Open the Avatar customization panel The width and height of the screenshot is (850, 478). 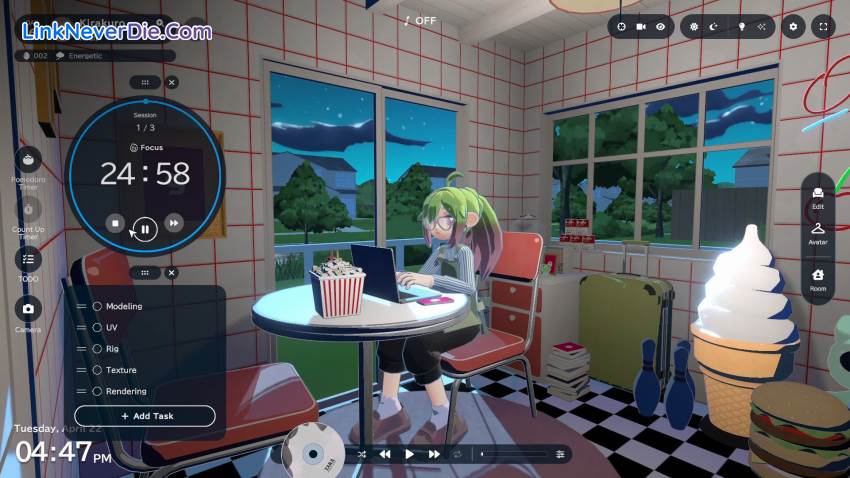click(818, 232)
